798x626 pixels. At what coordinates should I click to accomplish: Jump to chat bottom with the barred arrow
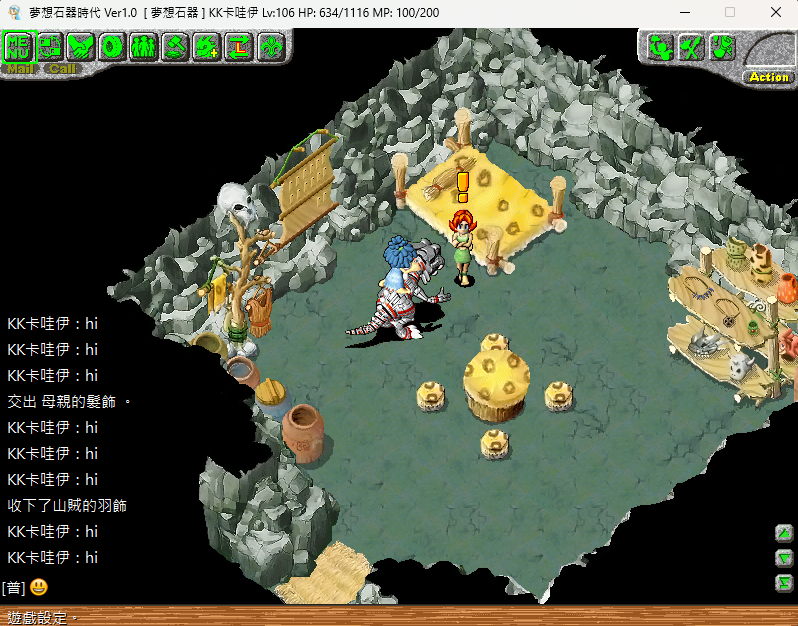[784, 582]
